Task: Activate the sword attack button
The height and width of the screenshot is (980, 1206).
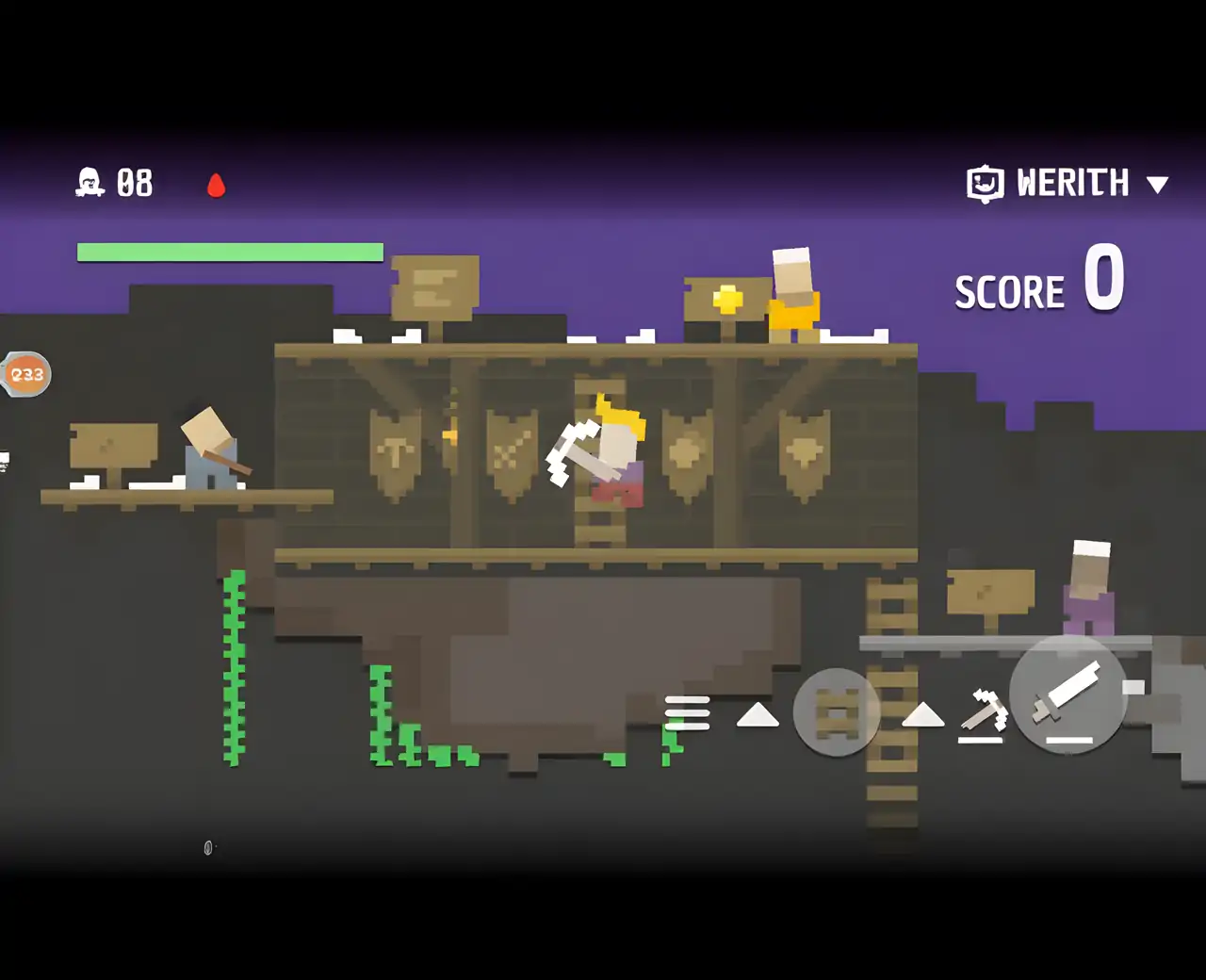Action: coord(1067,696)
